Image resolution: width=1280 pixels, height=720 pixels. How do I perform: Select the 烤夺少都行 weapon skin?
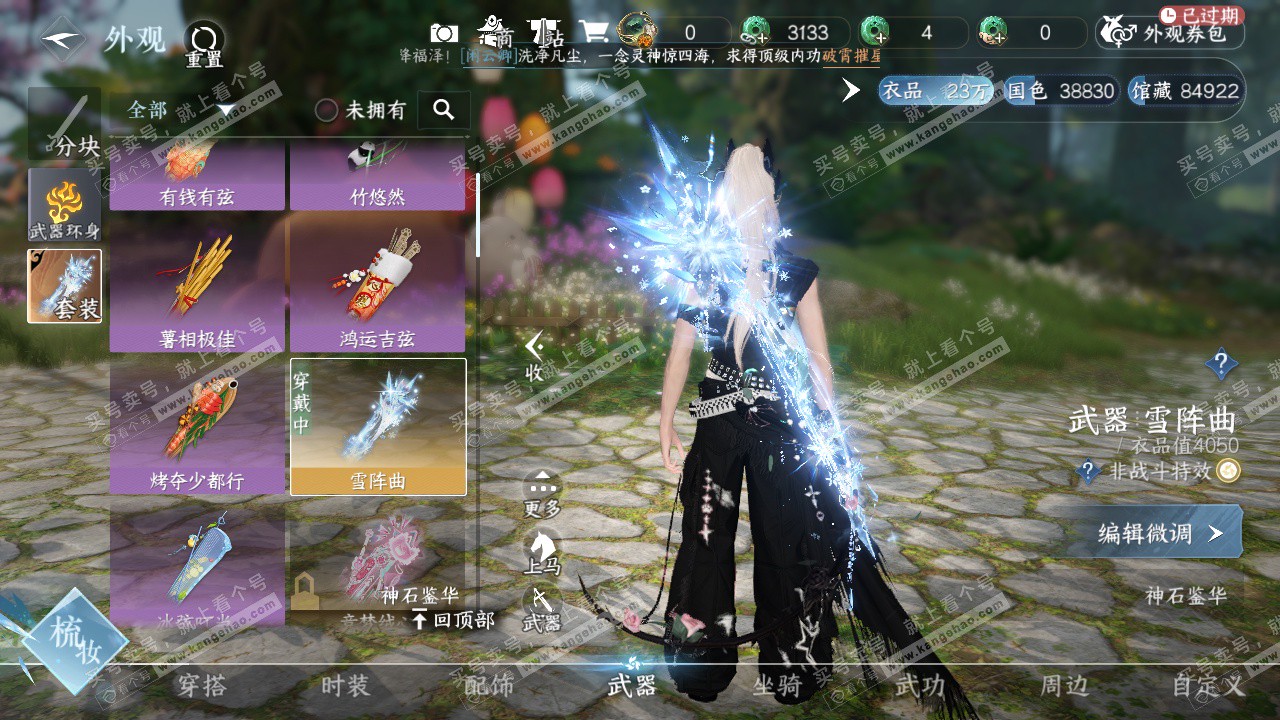(x=197, y=428)
